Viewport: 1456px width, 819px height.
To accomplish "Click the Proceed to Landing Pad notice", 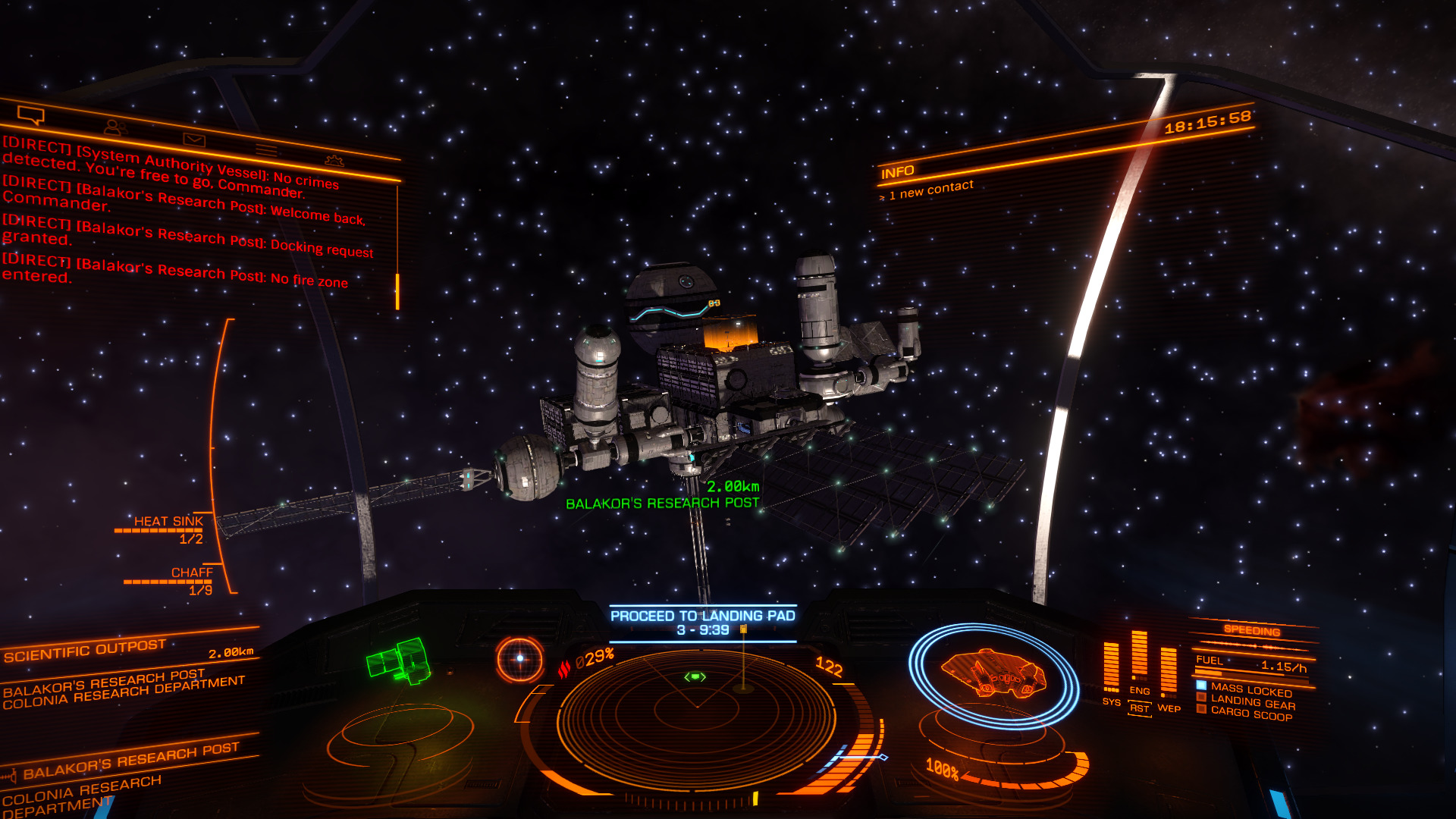I will coord(703,623).
